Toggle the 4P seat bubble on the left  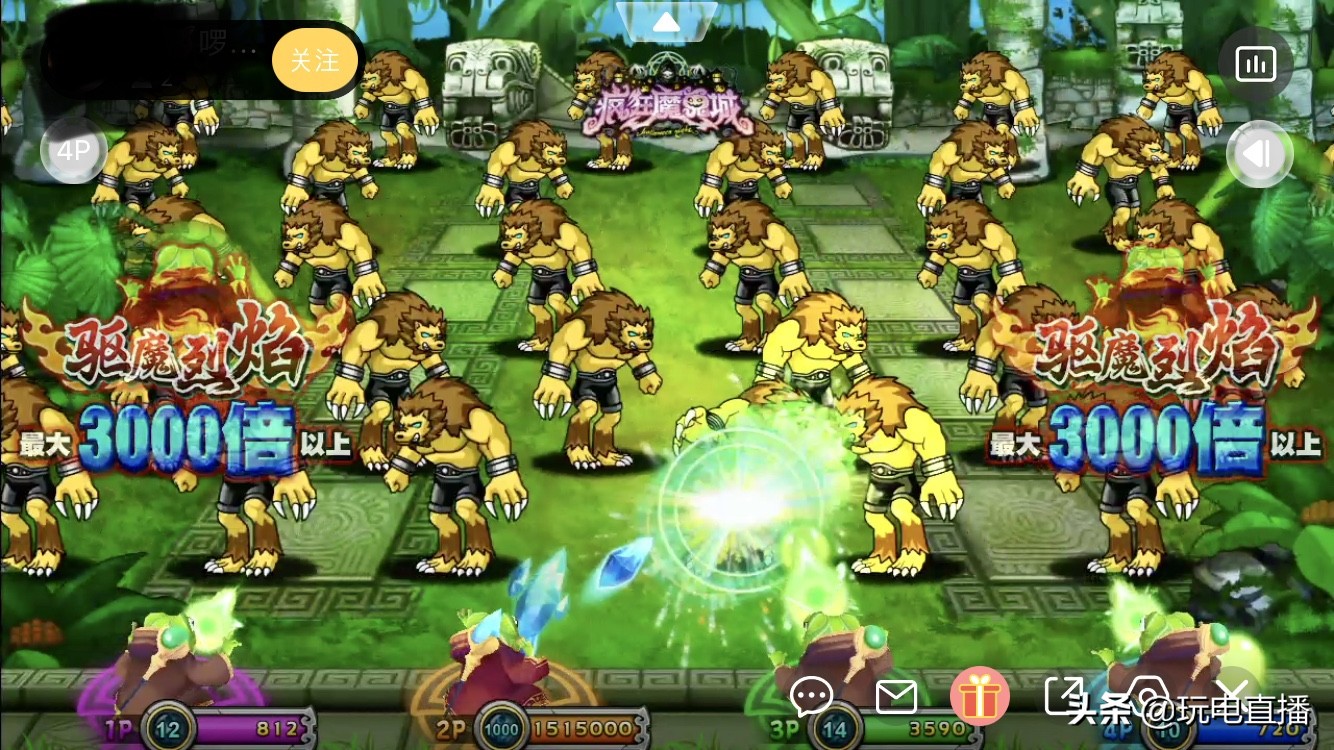point(74,150)
